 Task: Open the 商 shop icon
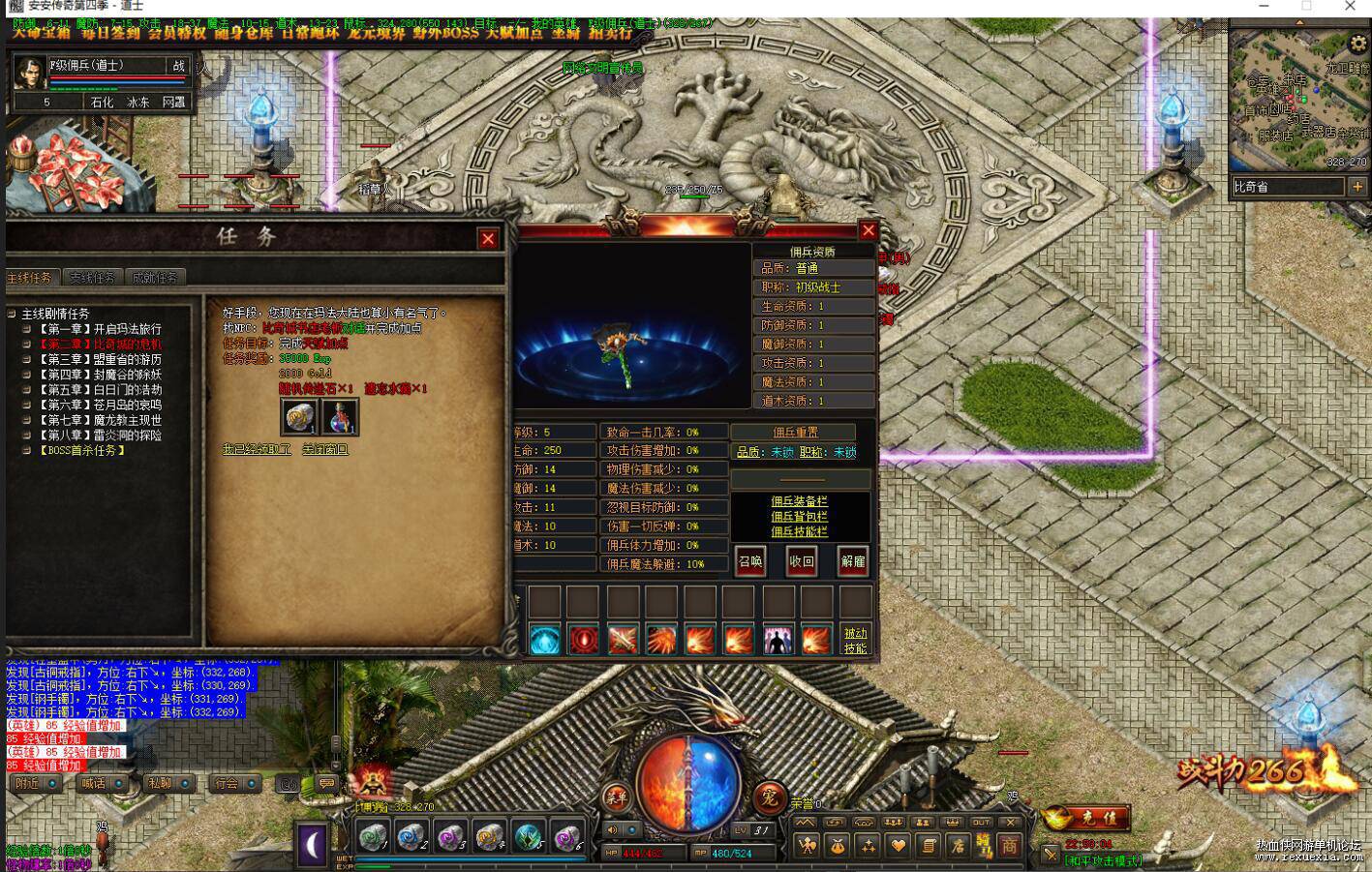[x=1009, y=846]
